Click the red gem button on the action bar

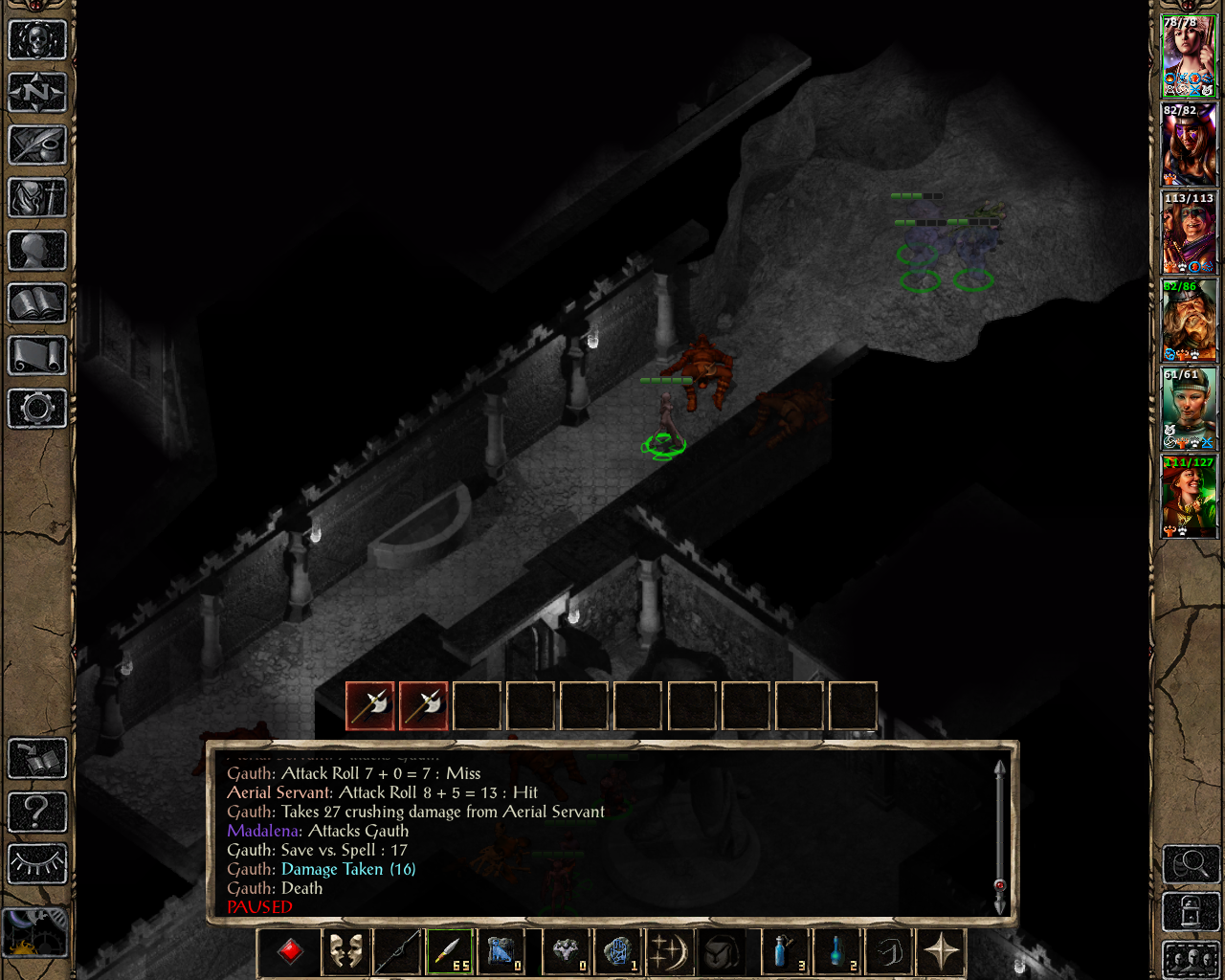coord(291,952)
